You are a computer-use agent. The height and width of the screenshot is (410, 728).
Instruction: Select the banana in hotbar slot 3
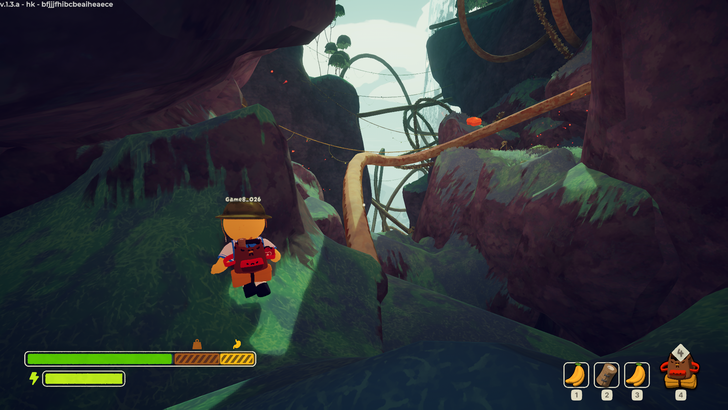pyautogui.click(x=637, y=374)
